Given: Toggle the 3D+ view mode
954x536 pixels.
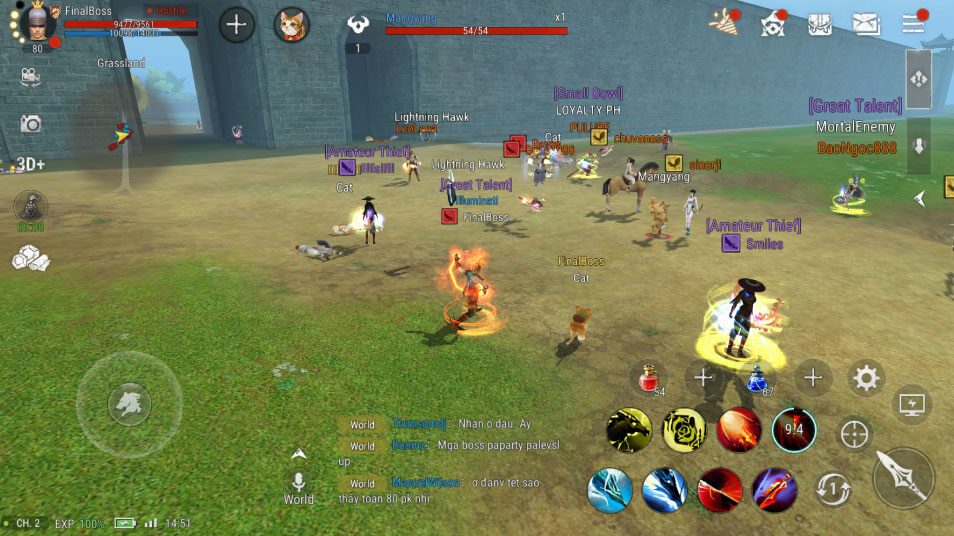Looking at the screenshot, I should [x=30, y=164].
